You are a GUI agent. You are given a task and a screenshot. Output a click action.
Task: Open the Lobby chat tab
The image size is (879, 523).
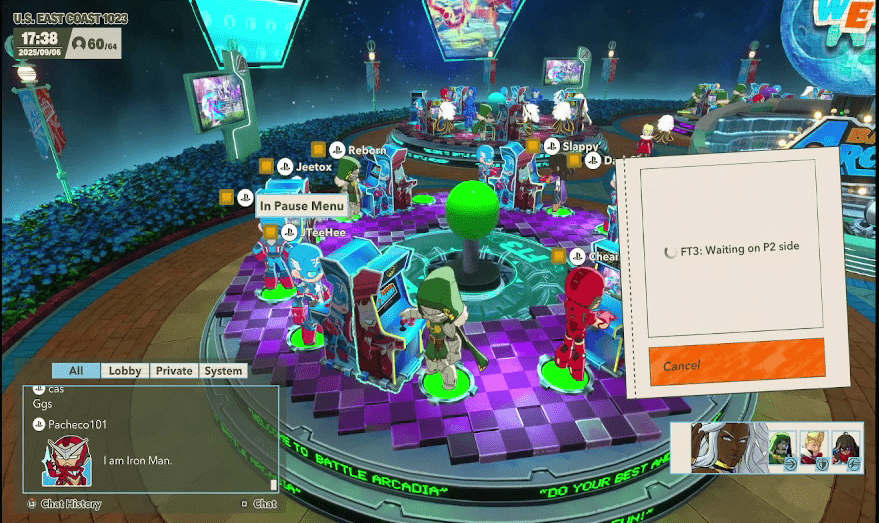pyautogui.click(x=125, y=370)
